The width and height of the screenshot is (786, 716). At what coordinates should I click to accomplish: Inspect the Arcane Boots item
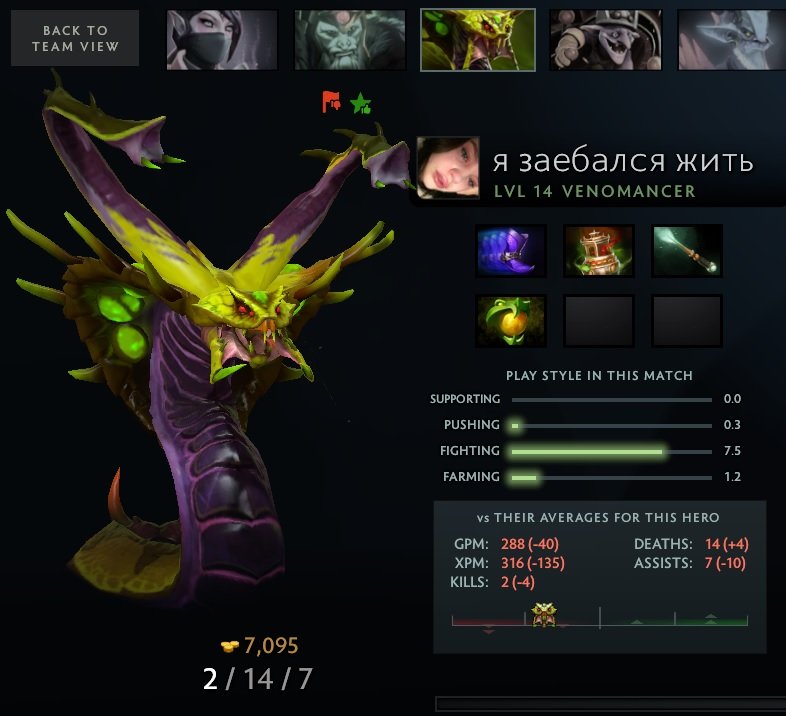point(510,250)
